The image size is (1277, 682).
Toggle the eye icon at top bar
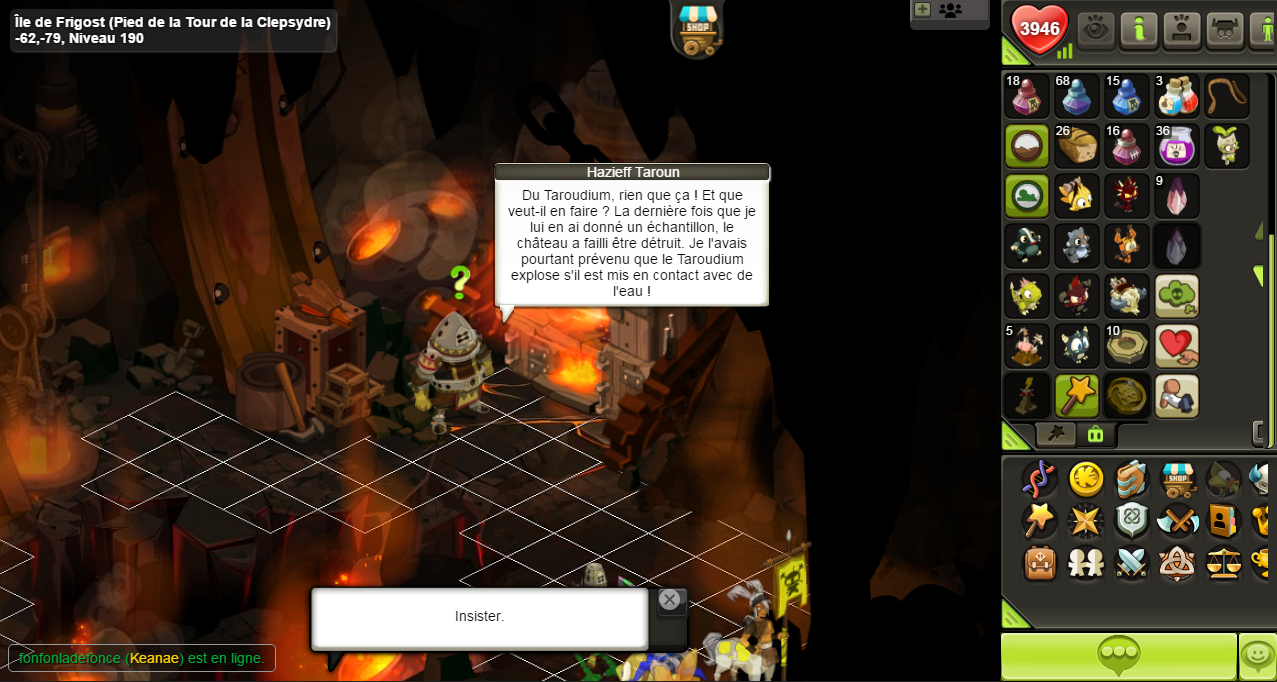tap(1097, 29)
